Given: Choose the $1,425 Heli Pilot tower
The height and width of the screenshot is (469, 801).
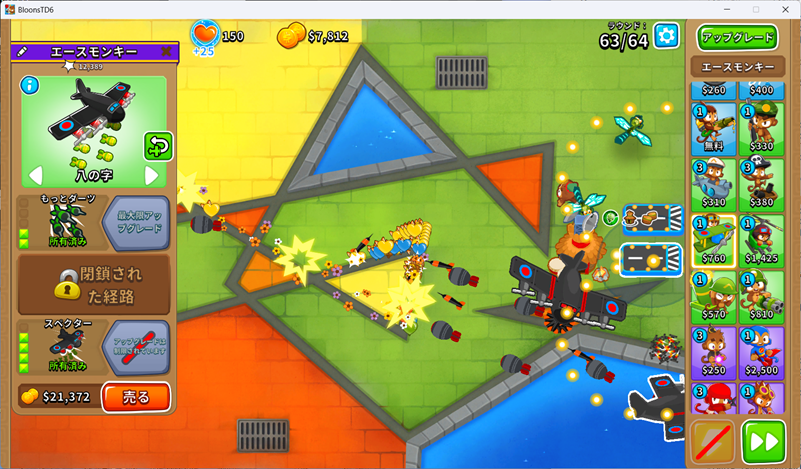Looking at the screenshot, I should pos(762,242).
